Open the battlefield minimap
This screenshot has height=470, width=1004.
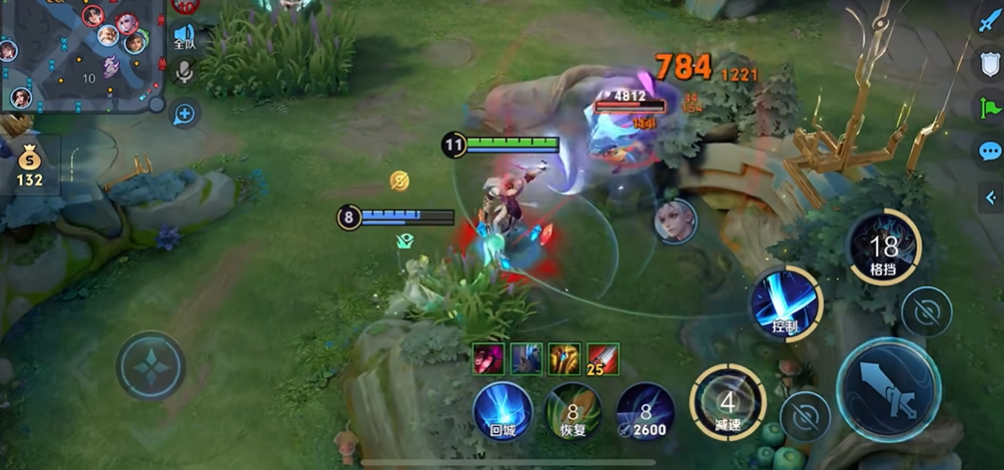click(80, 55)
